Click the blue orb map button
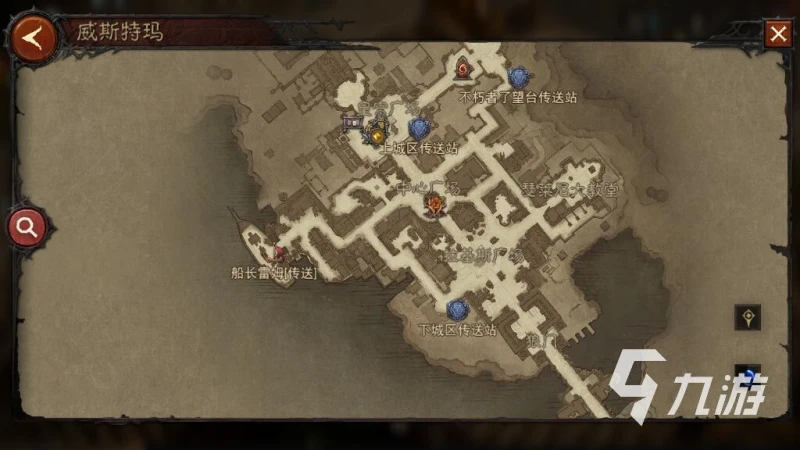Screen dimensions: 800x450 click(x=748, y=376)
